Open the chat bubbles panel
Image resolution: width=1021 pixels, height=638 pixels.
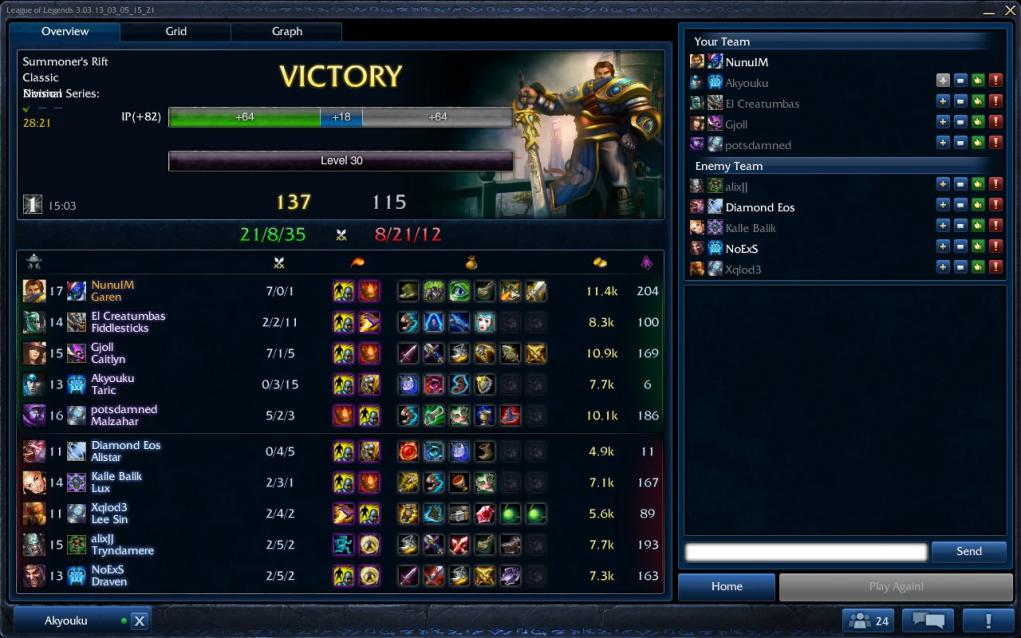click(927, 621)
